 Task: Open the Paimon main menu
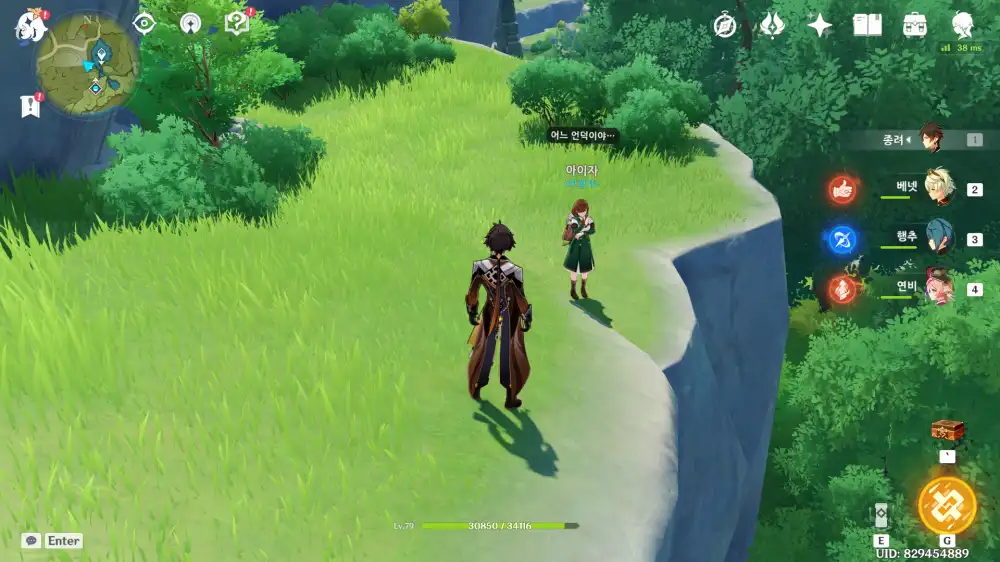(x=30, y=25)
